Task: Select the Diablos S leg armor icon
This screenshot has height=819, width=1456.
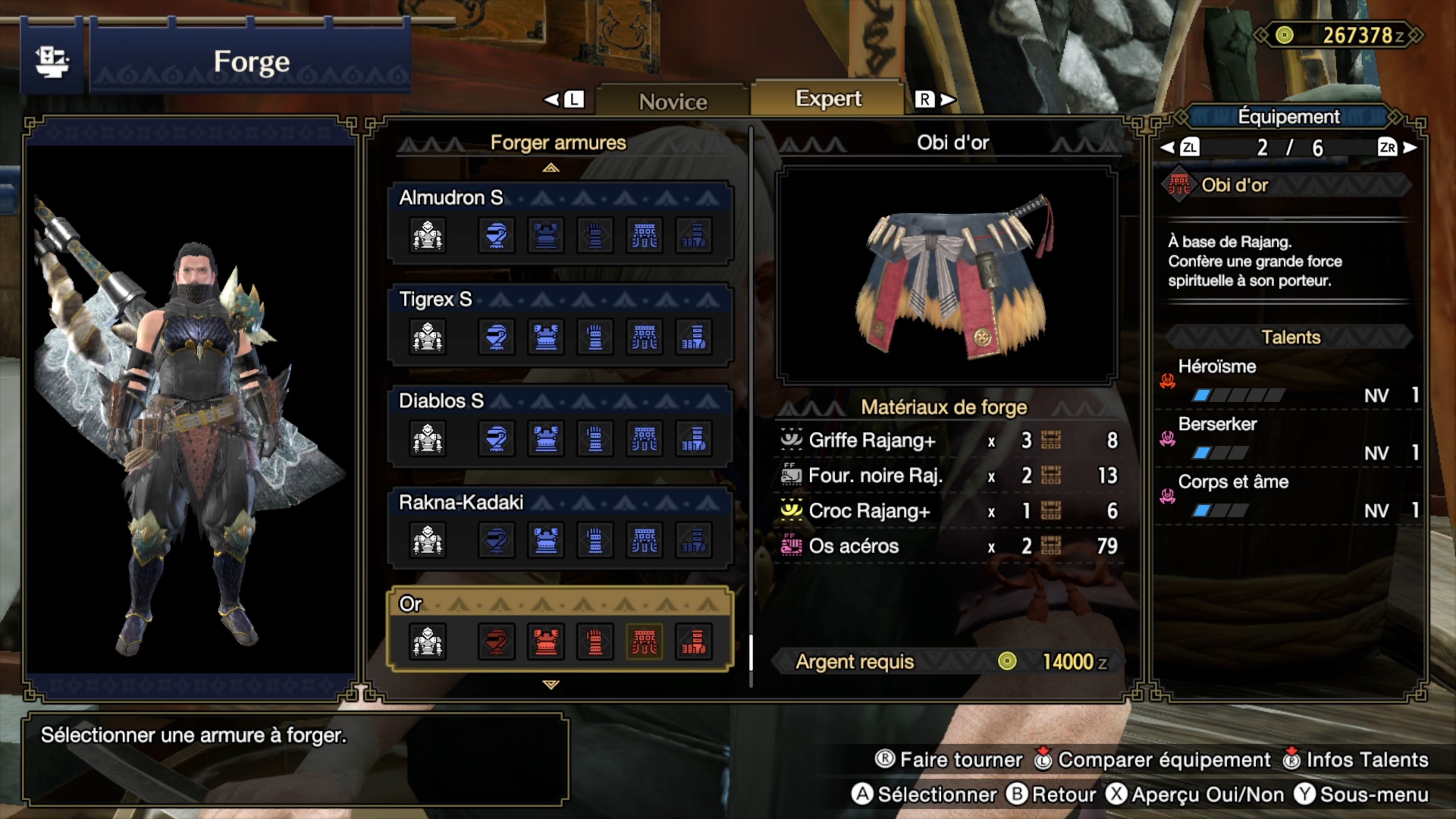Action: [x=694, y=438]
